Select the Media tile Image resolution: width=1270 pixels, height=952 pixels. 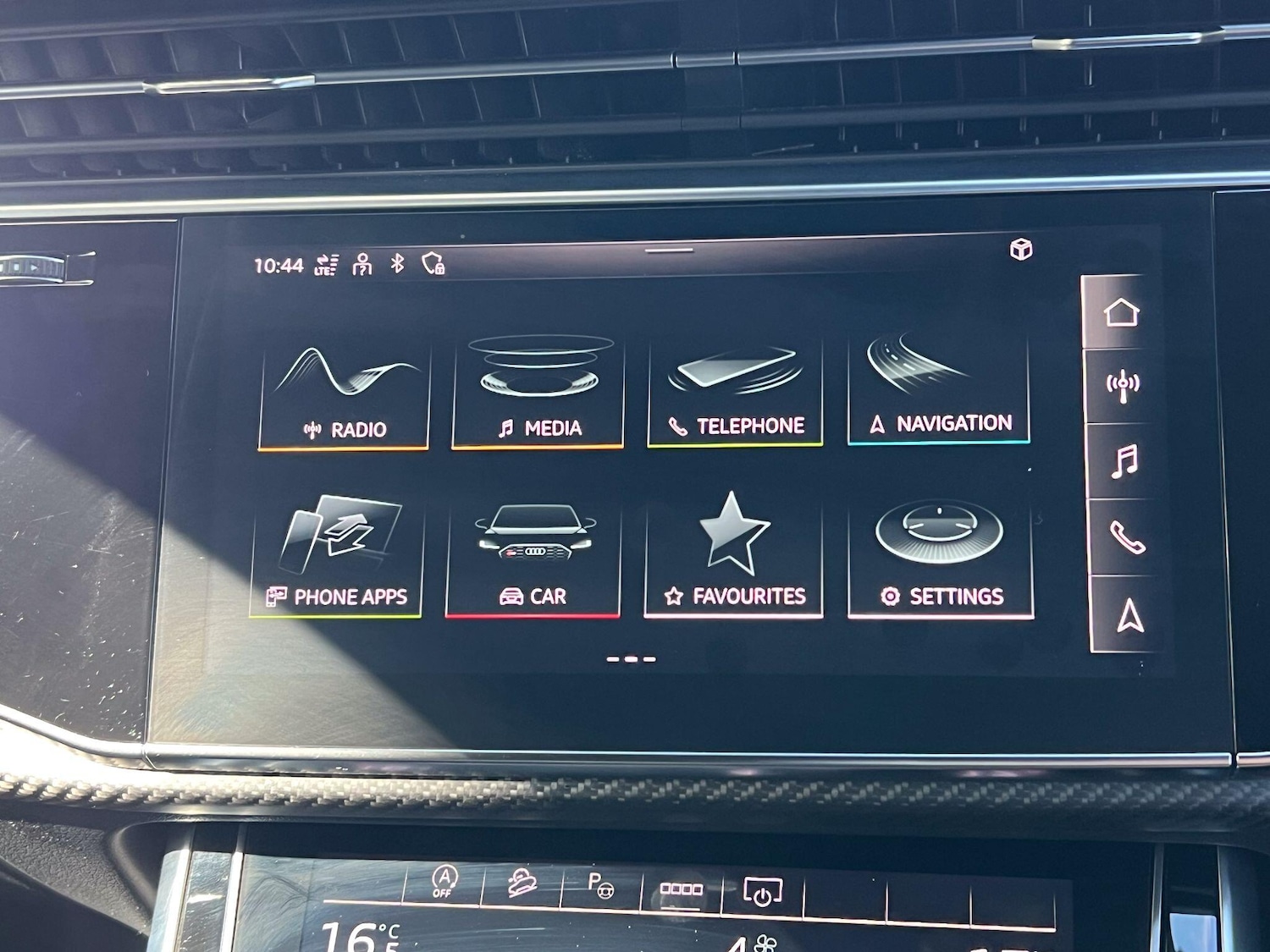click(x=538, y=392)
